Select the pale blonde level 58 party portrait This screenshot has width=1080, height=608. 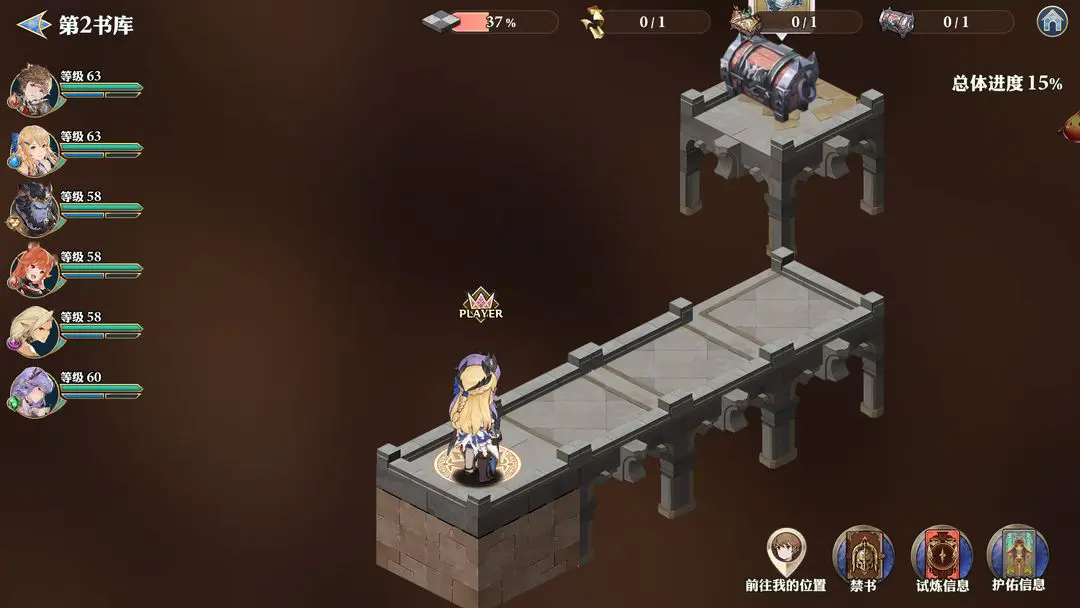[33, 331]
